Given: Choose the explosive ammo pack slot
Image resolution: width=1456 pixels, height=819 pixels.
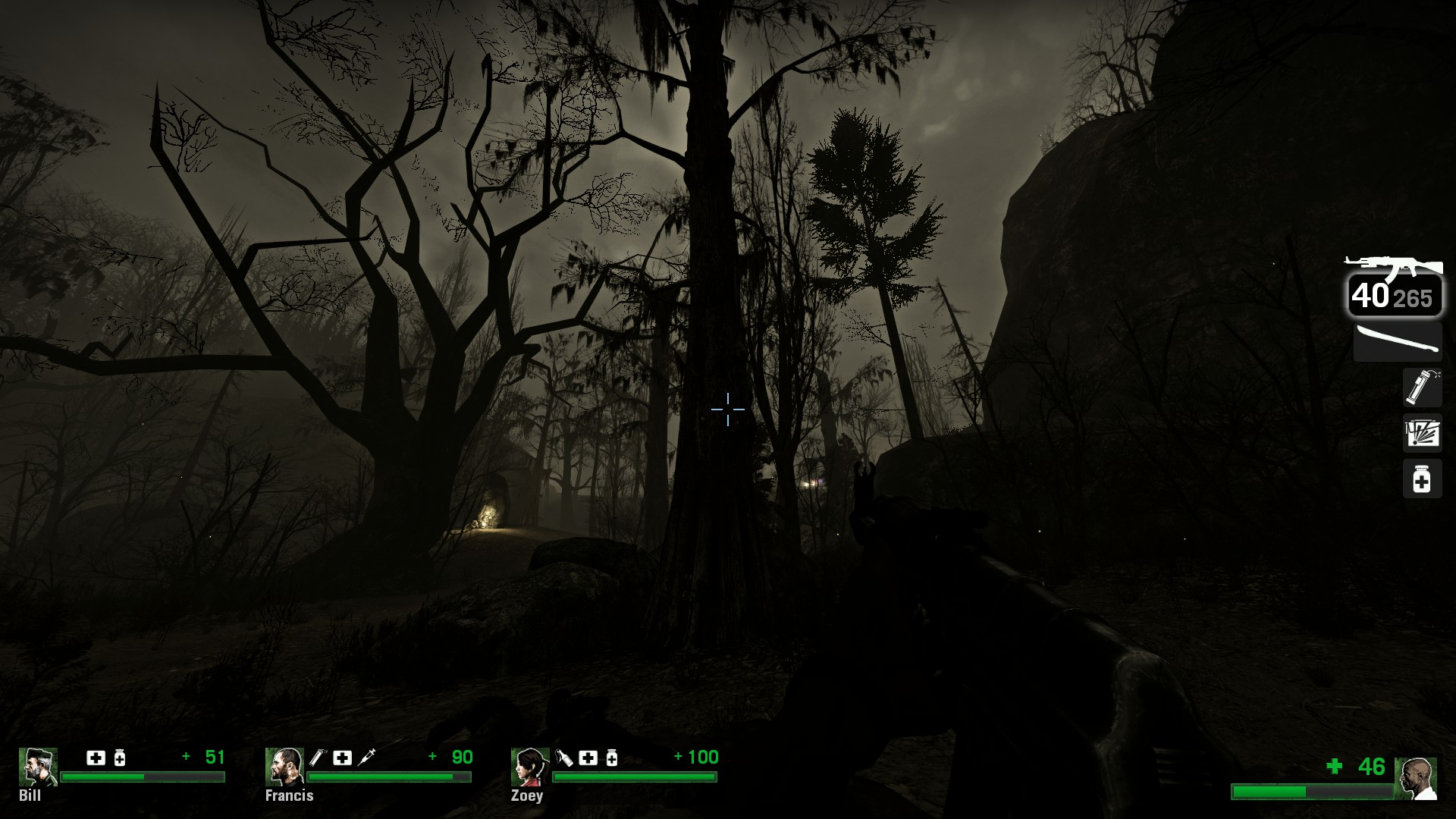Looking at the screenshot, I should tap(1421, 433).
